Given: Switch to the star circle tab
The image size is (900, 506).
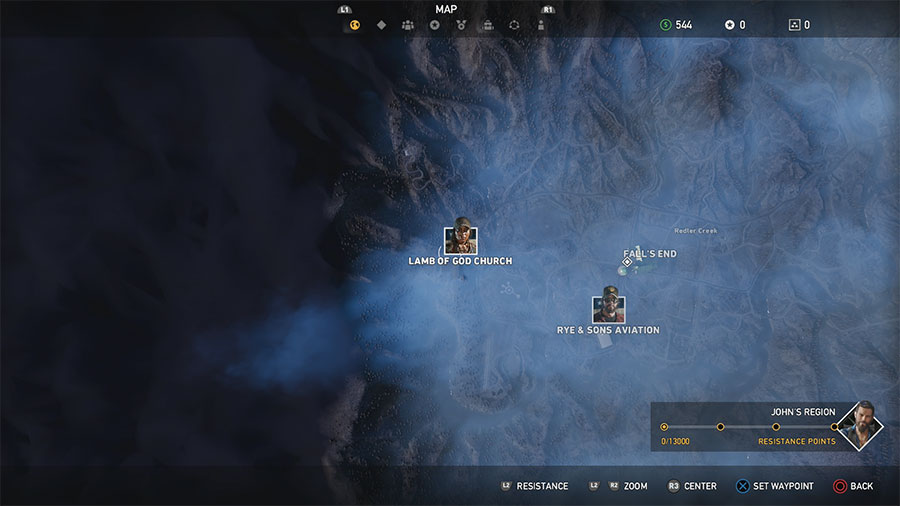Looking at the screenshot, I should 435,25.
